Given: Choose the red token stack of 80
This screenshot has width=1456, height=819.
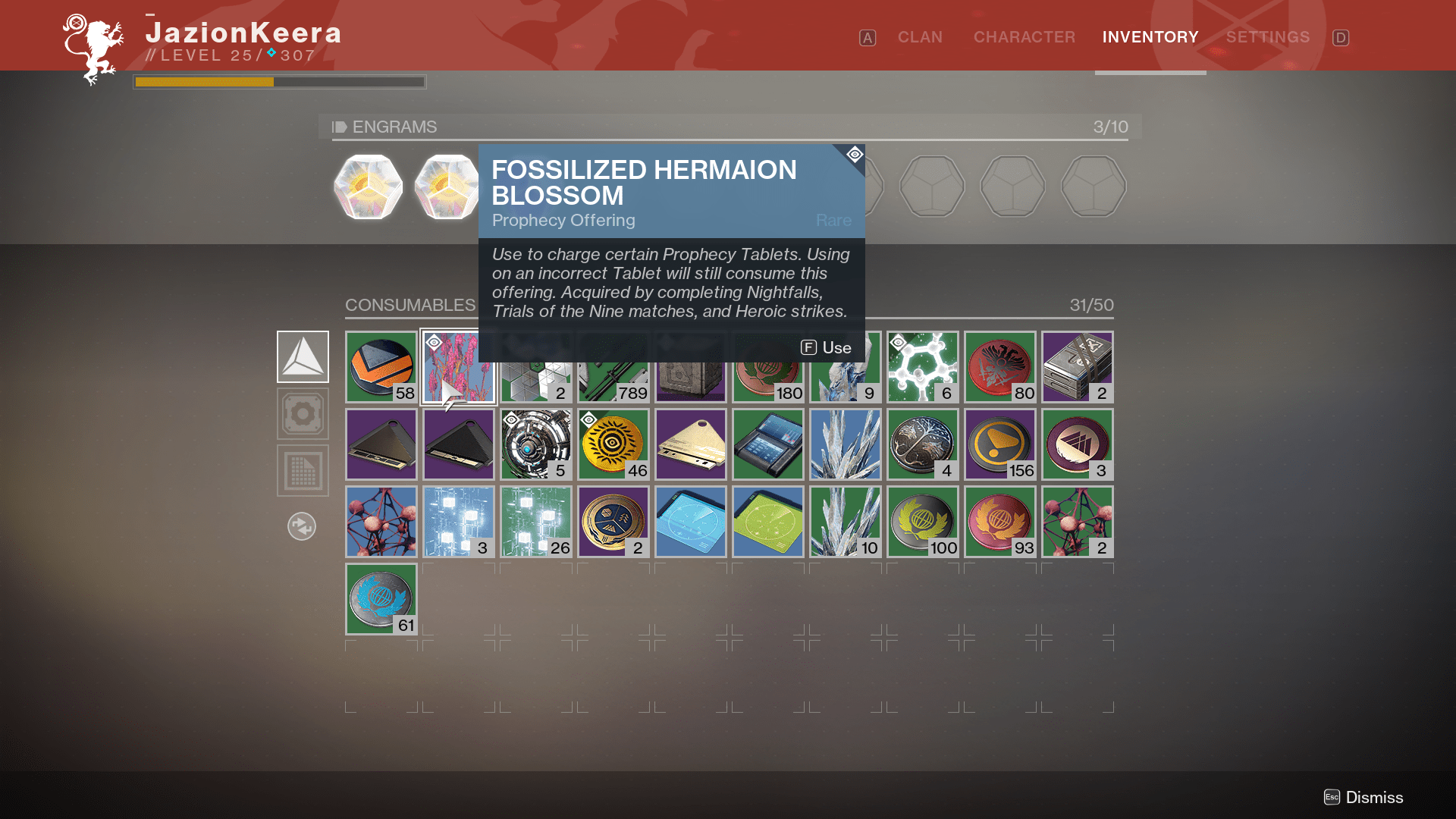Looking at the screenshot, I should point(1000,367).
